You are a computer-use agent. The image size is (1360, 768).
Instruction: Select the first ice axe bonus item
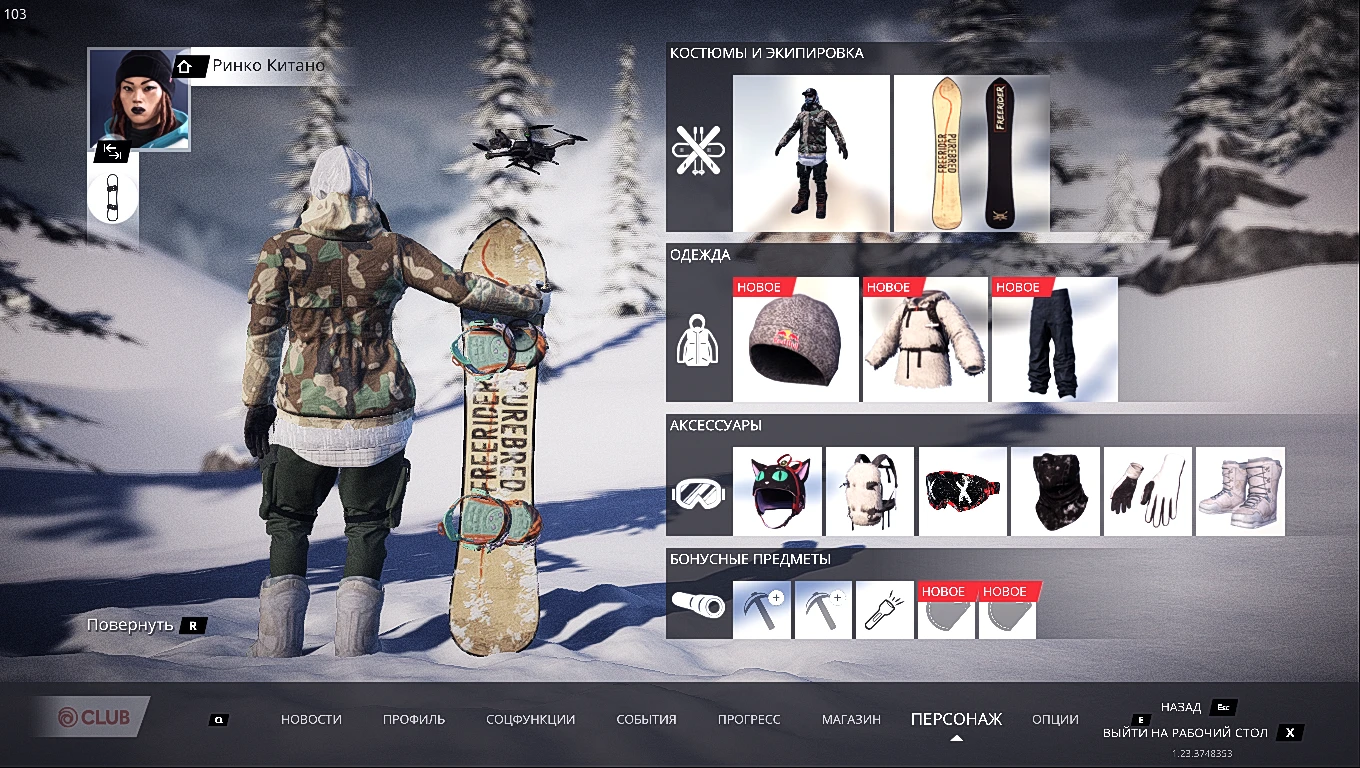[x=762, y=609]
